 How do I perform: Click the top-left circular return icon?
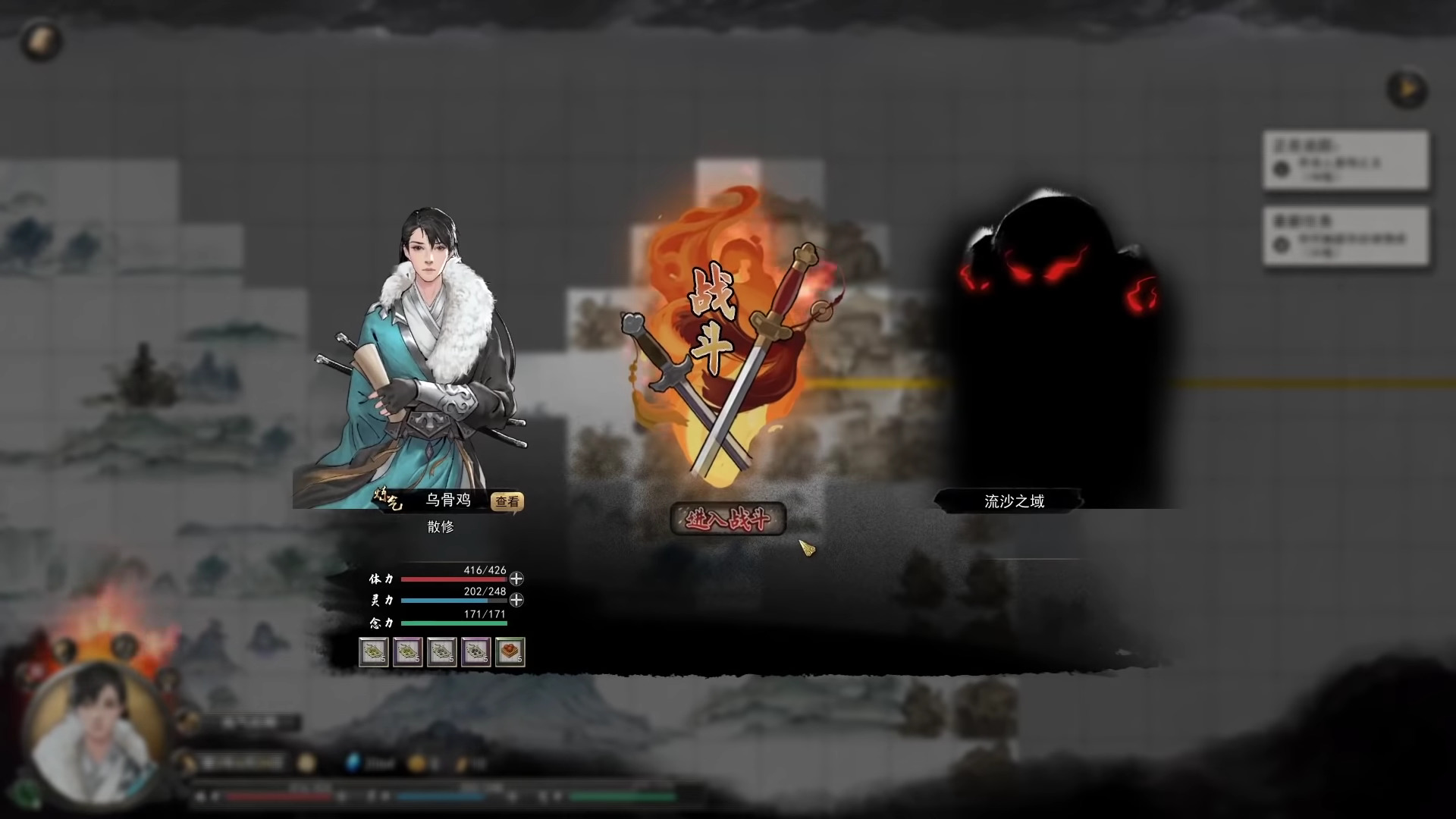(x=42, y=42)
